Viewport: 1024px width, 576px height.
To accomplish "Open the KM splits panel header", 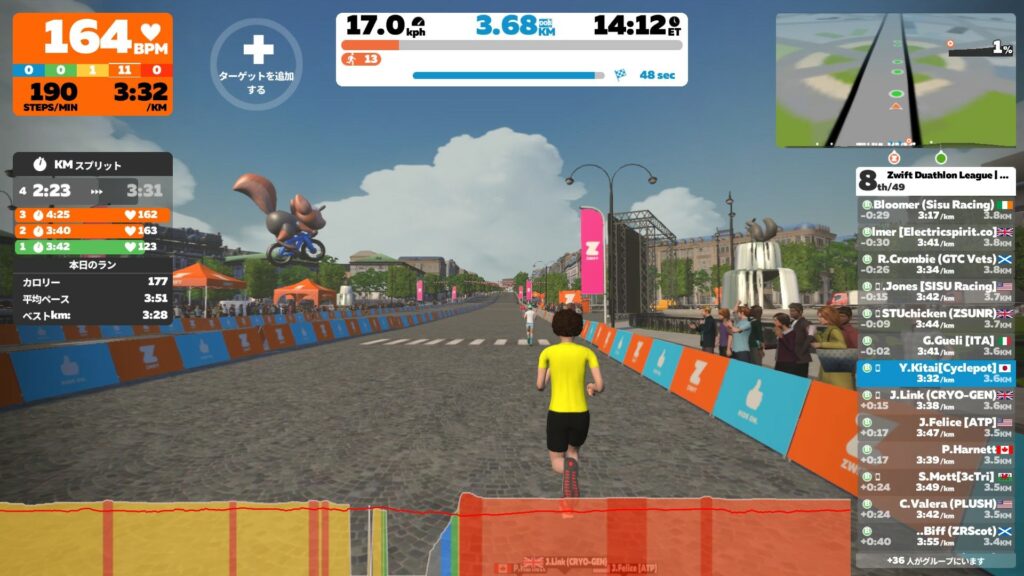I will click(92, 164).
